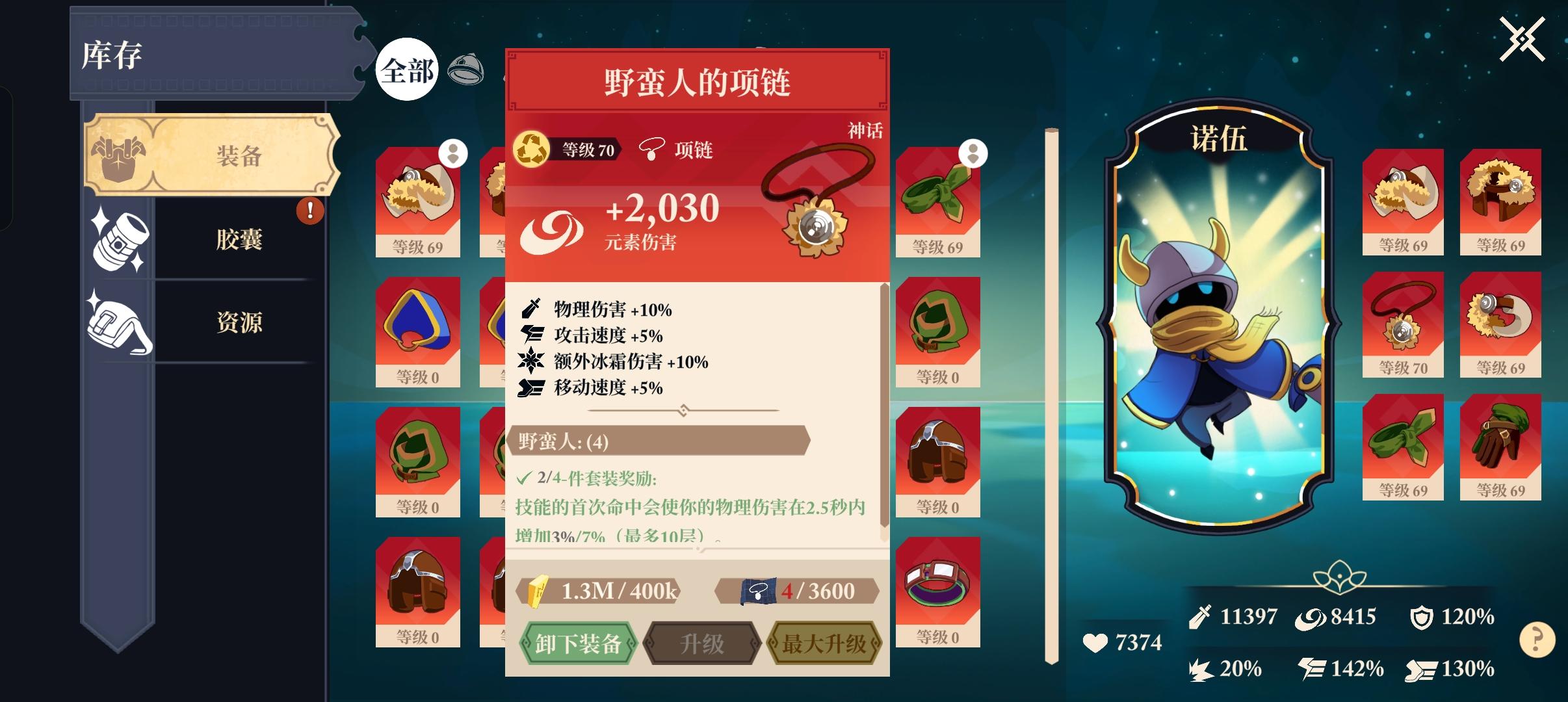The height and width of the screenshot is (702, 1568).
Task: Click the gold cost bar showing 1.3M/400k
Action: (599, 591)
